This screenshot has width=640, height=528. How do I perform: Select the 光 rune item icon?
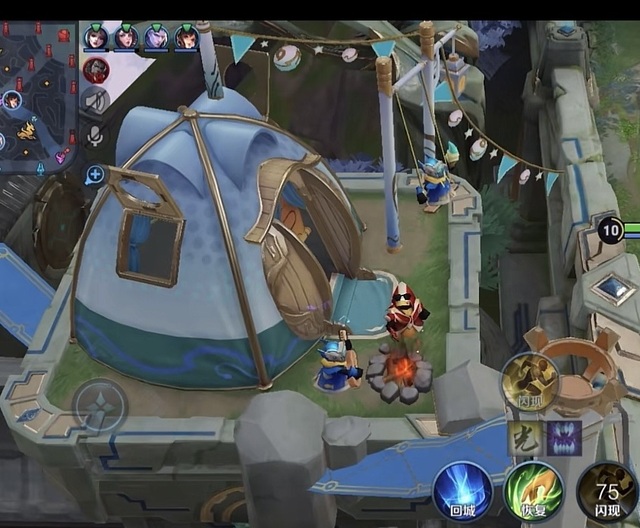tap(525, 438)
